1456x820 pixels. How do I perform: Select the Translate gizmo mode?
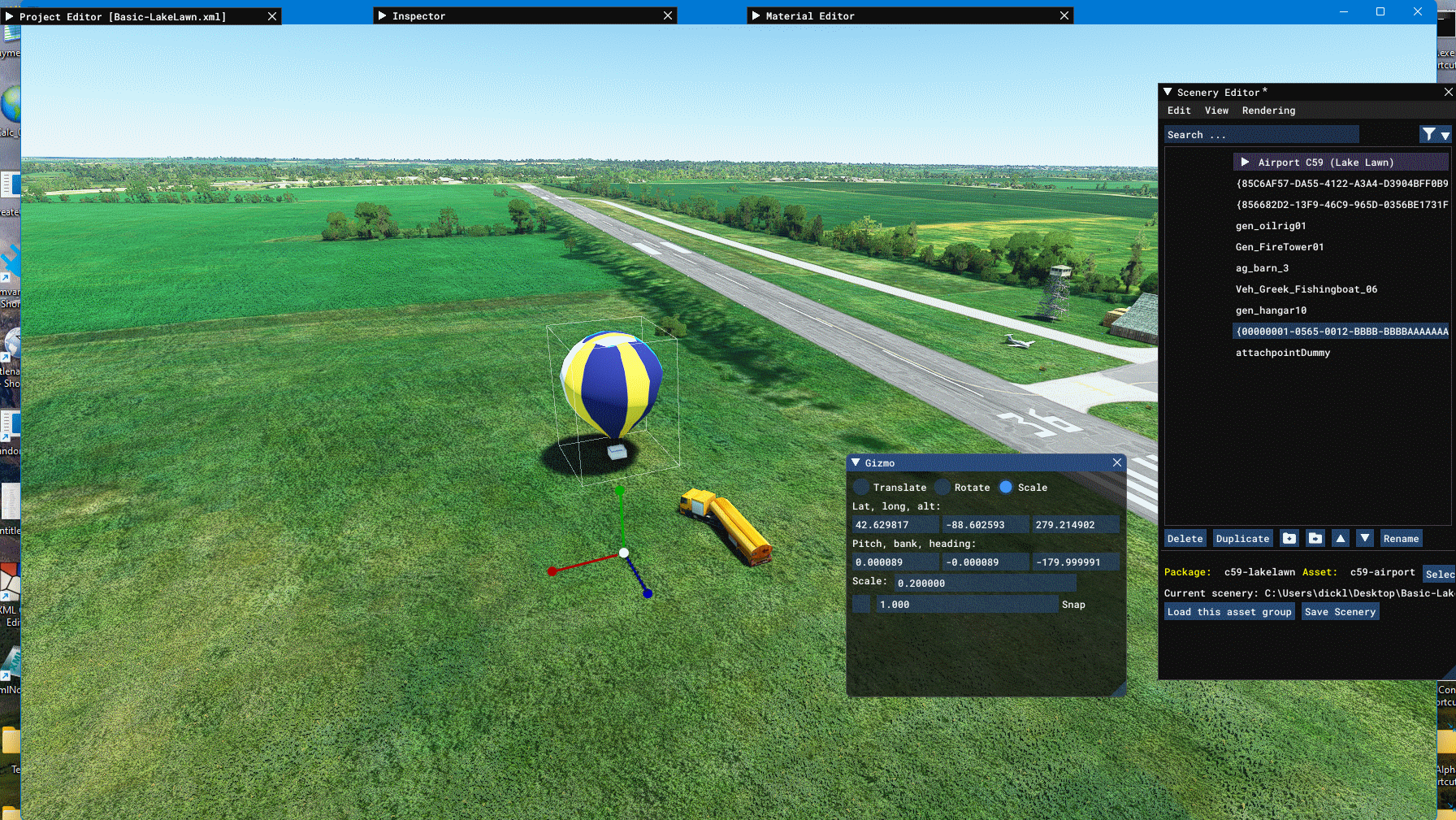click(860, 487)
